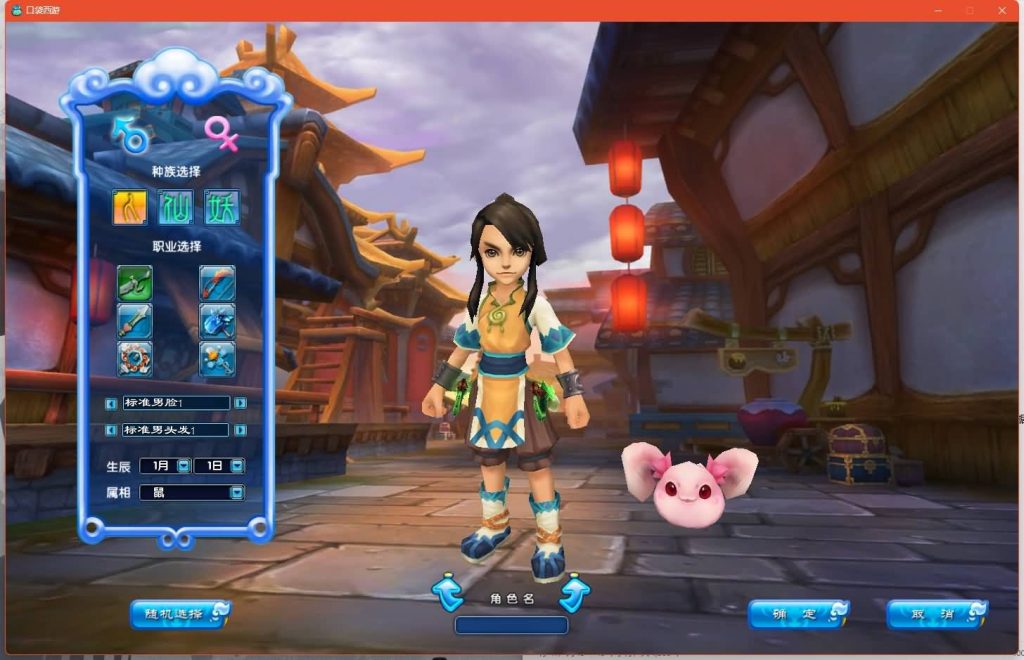Select the male gender symbol
Image resolution: width=1024 pixels, height=660 pixels.
(130, 134)
